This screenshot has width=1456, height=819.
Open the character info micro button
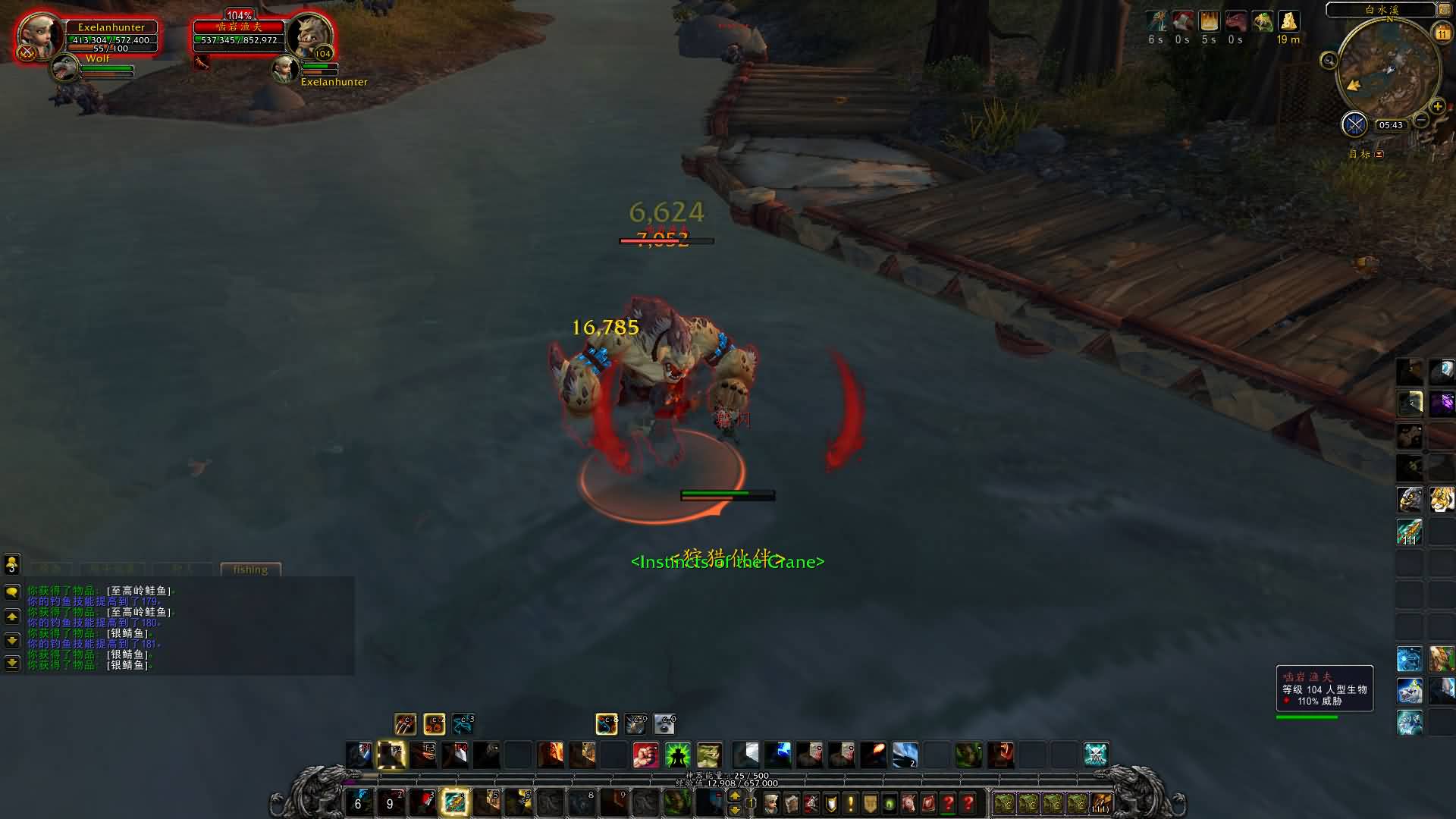click(x=771, y=803)
